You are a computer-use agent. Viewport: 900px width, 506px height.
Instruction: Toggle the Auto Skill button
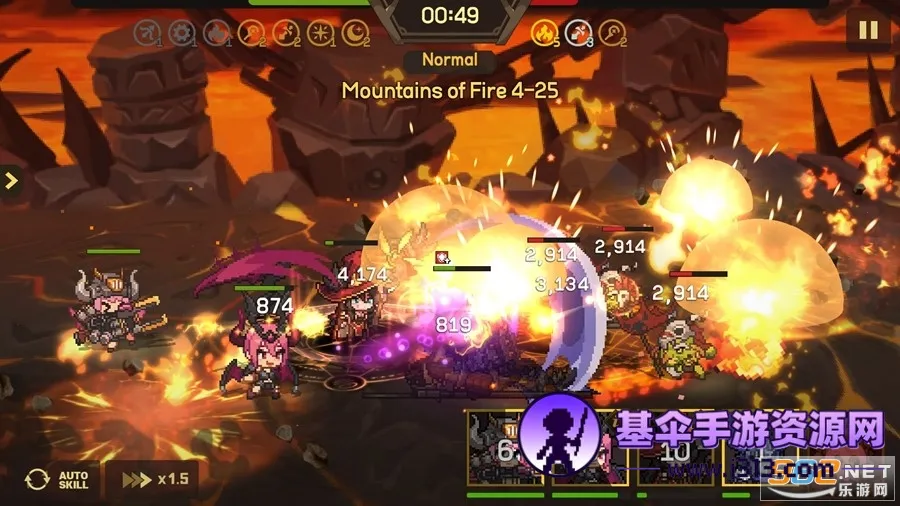click(x=58, y=479)
